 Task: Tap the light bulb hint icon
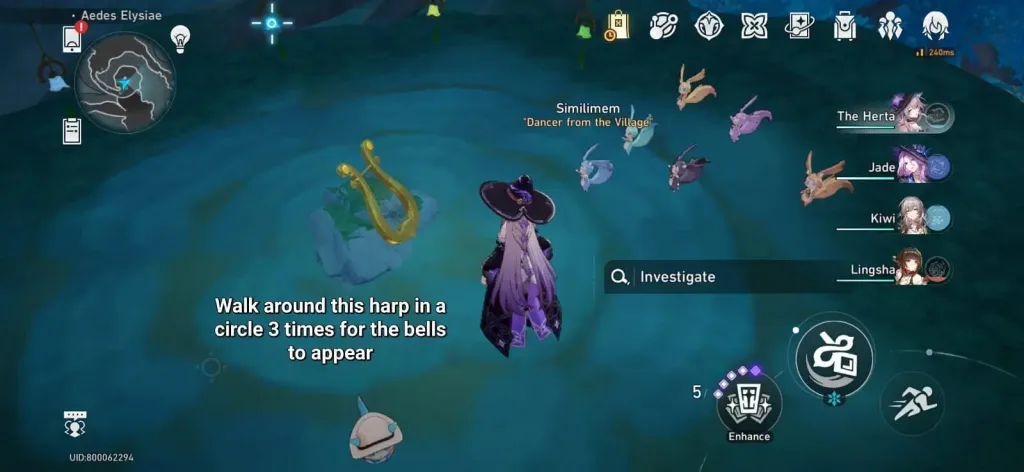pyautogui.click(x=180, y=39)
